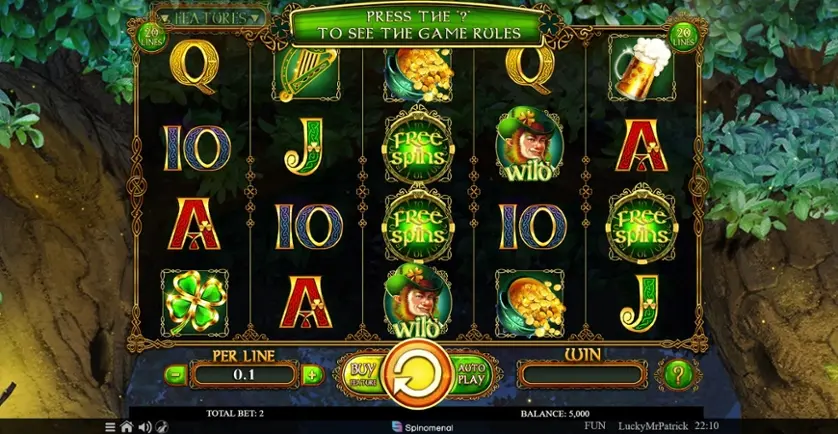
Task: Expand the Features dropdown
Action: point(212,17)
